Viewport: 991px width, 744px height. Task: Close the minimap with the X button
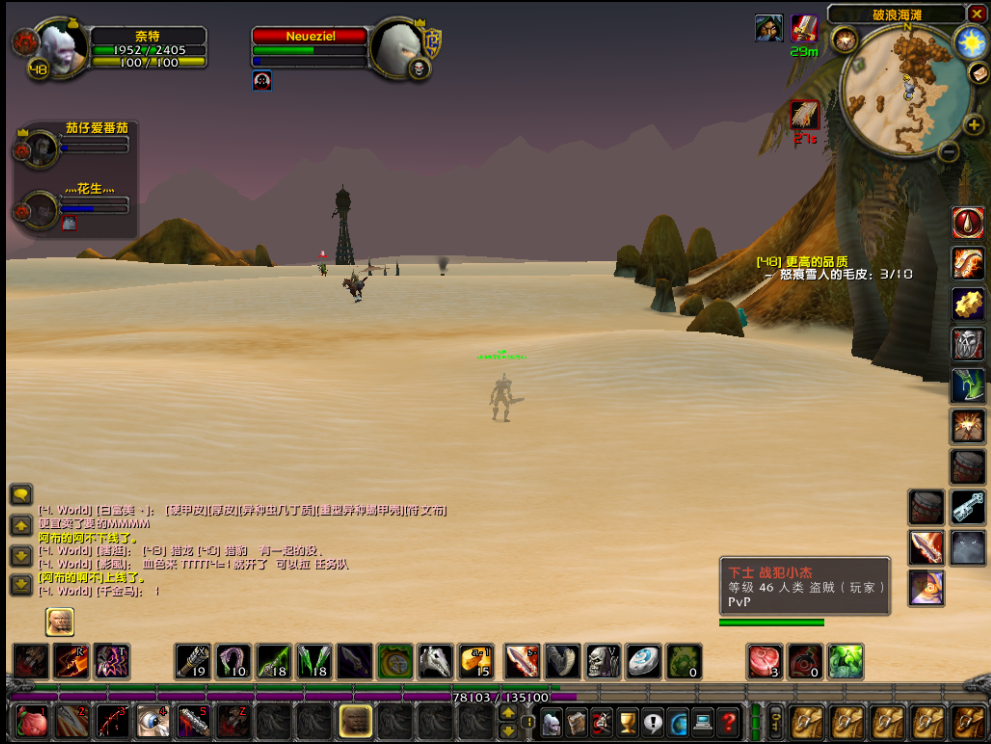[976, 14]
